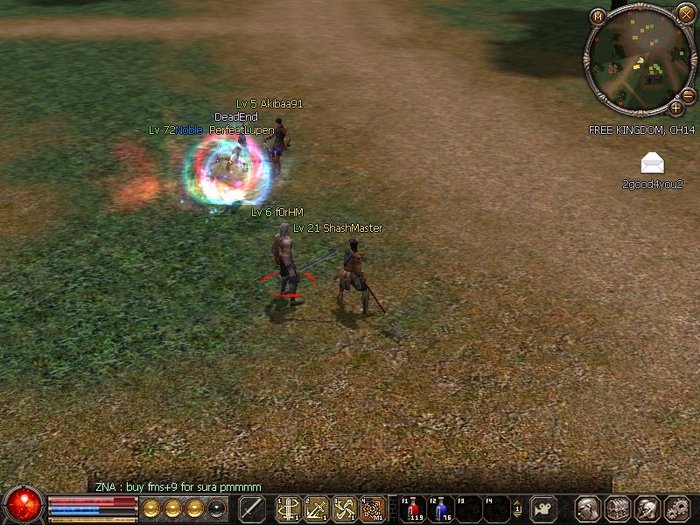Open the whisper envelope from 2good4you2
Image resolution: width=700 pixels, height=525 pixels.
652,163
